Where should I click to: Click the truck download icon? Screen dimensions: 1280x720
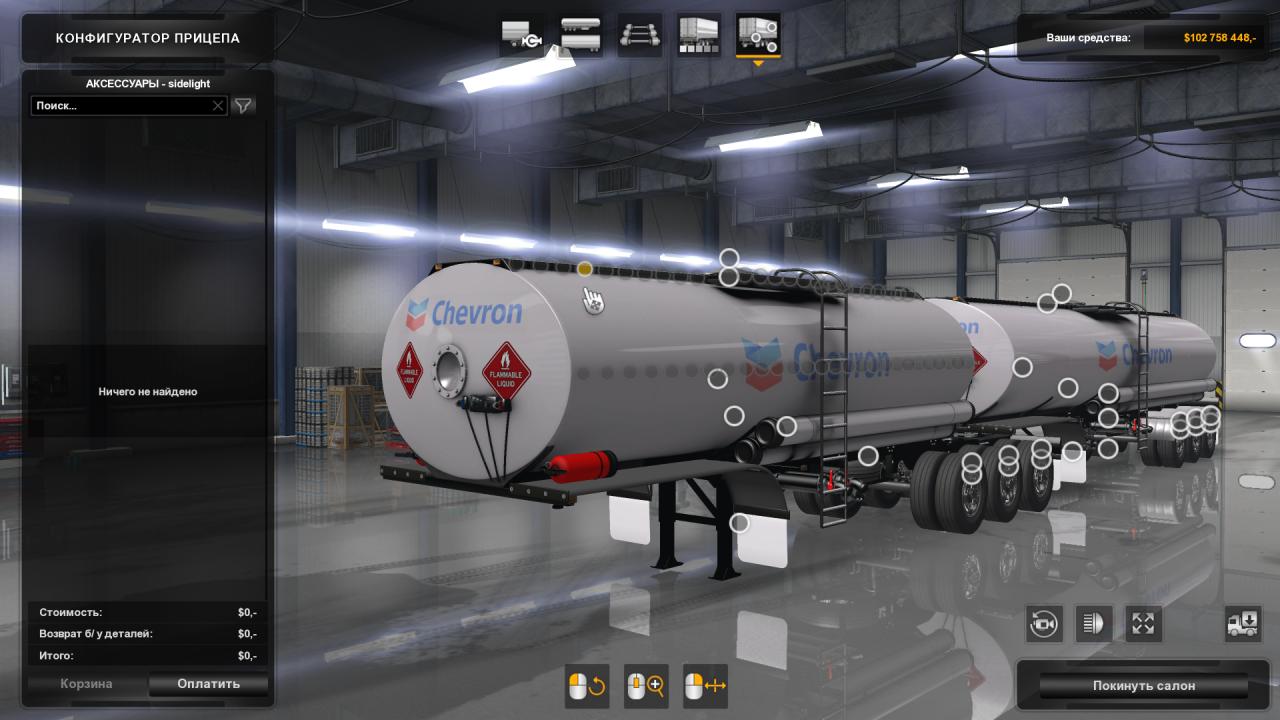coord(1243,624)
